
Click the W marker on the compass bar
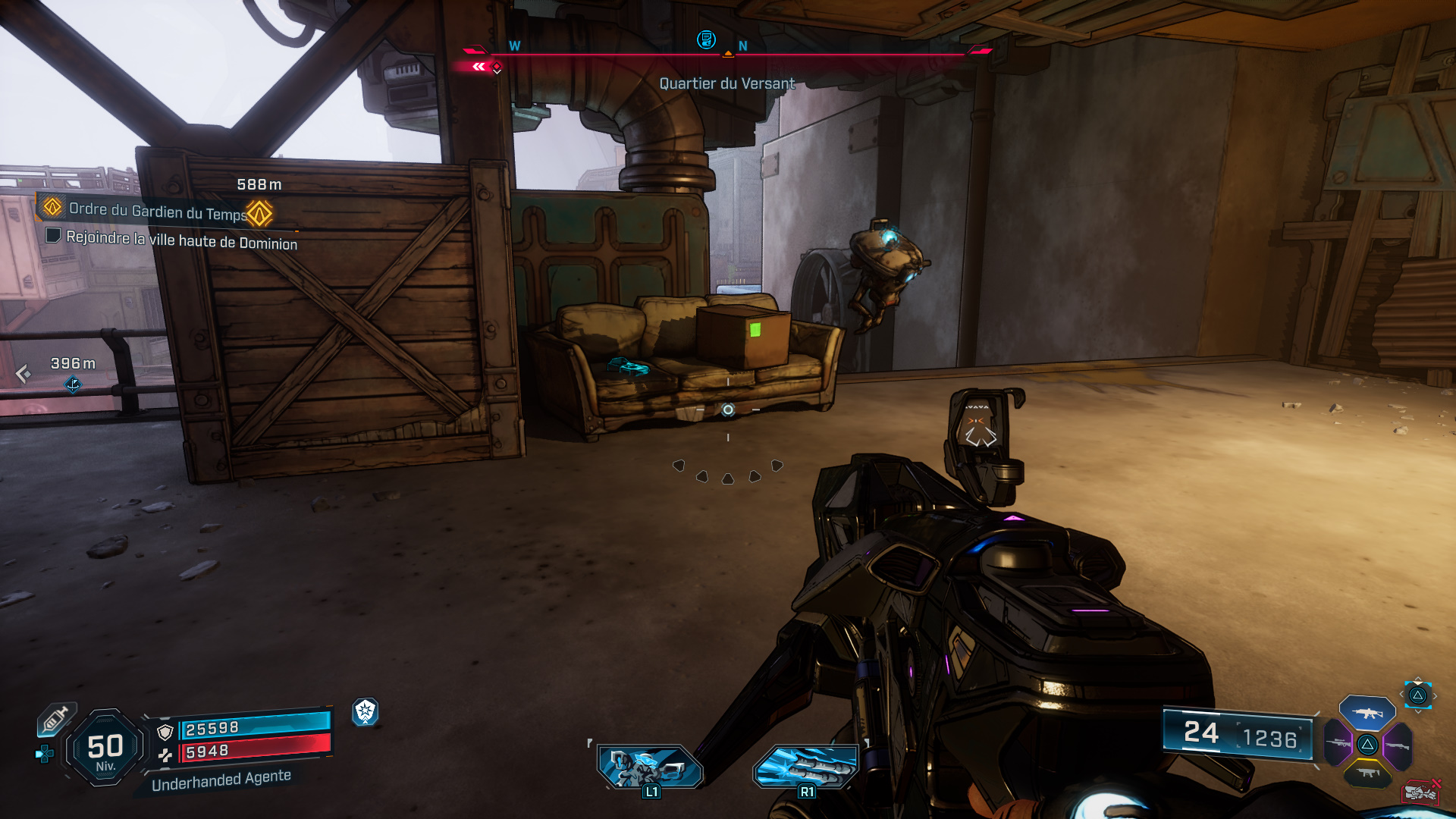516,45
